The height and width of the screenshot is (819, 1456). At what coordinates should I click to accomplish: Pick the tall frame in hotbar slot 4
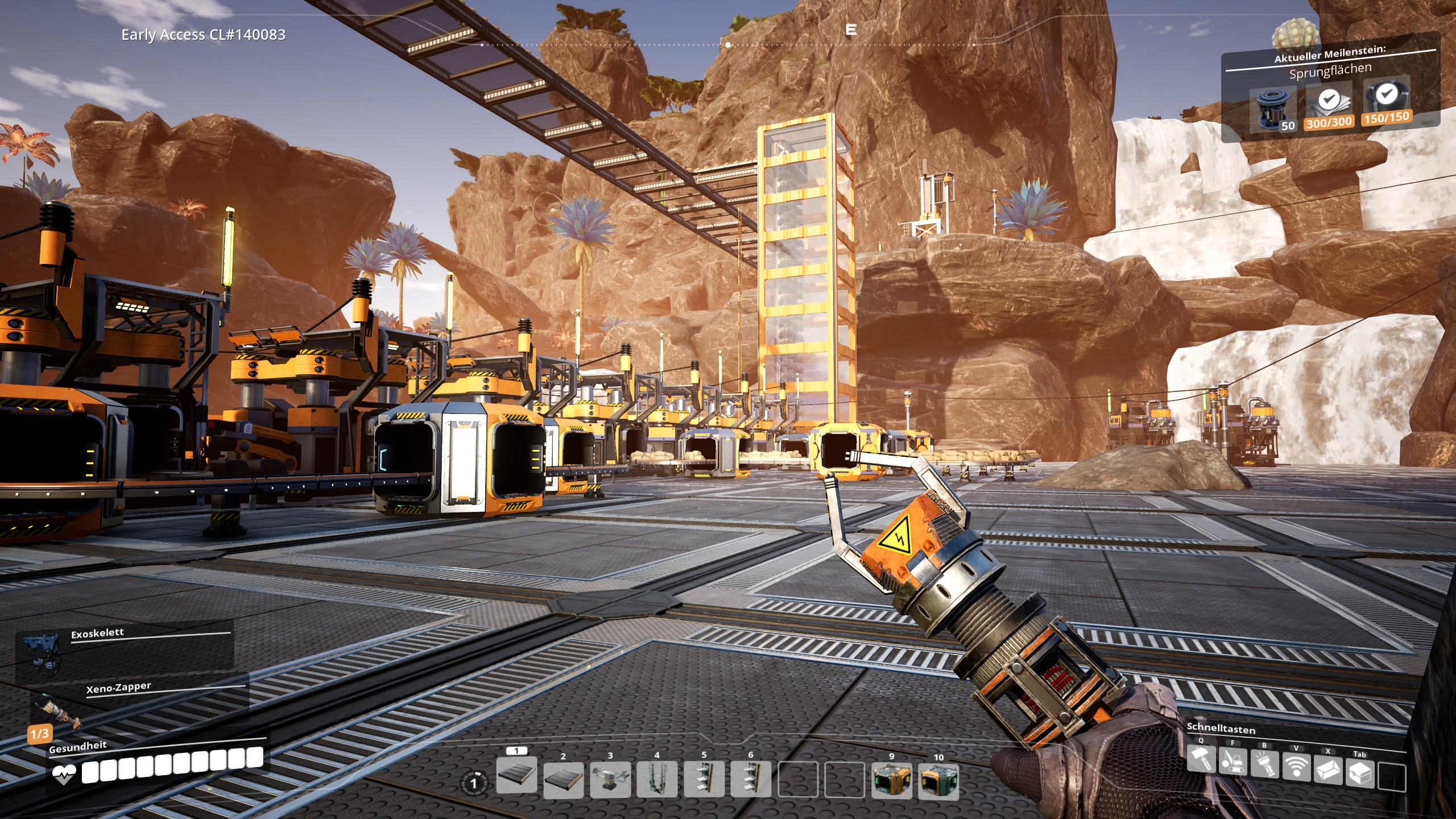click(657, 780)
